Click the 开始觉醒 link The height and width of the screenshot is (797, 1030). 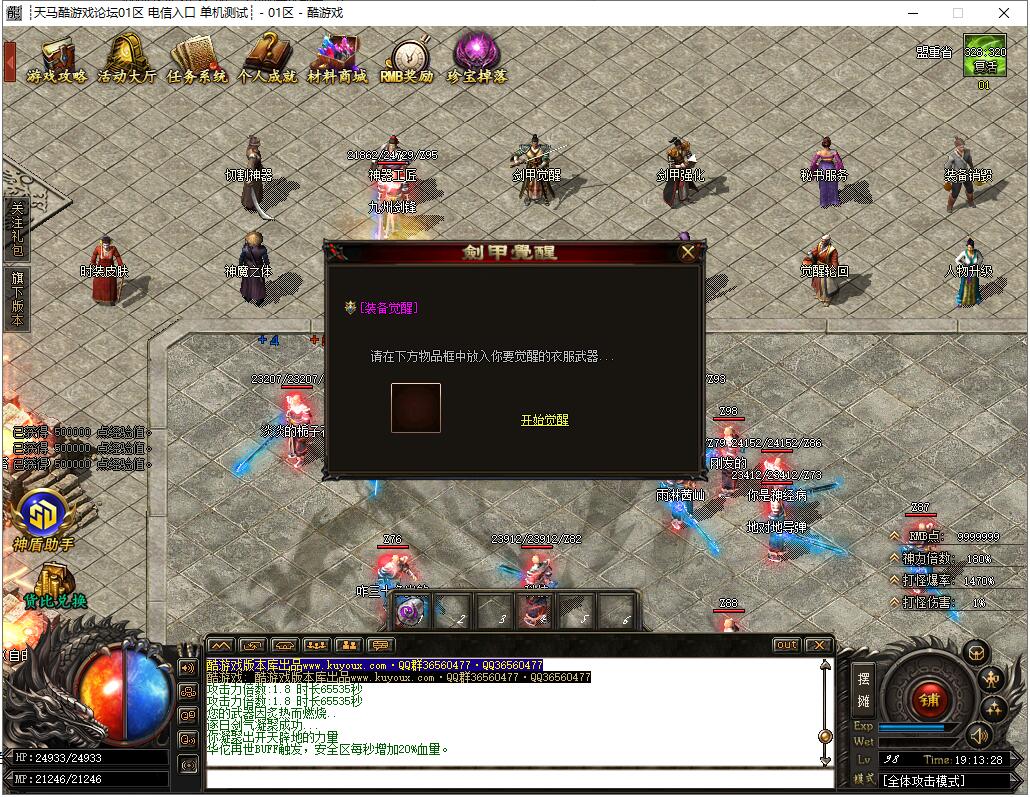click(544, 420)
